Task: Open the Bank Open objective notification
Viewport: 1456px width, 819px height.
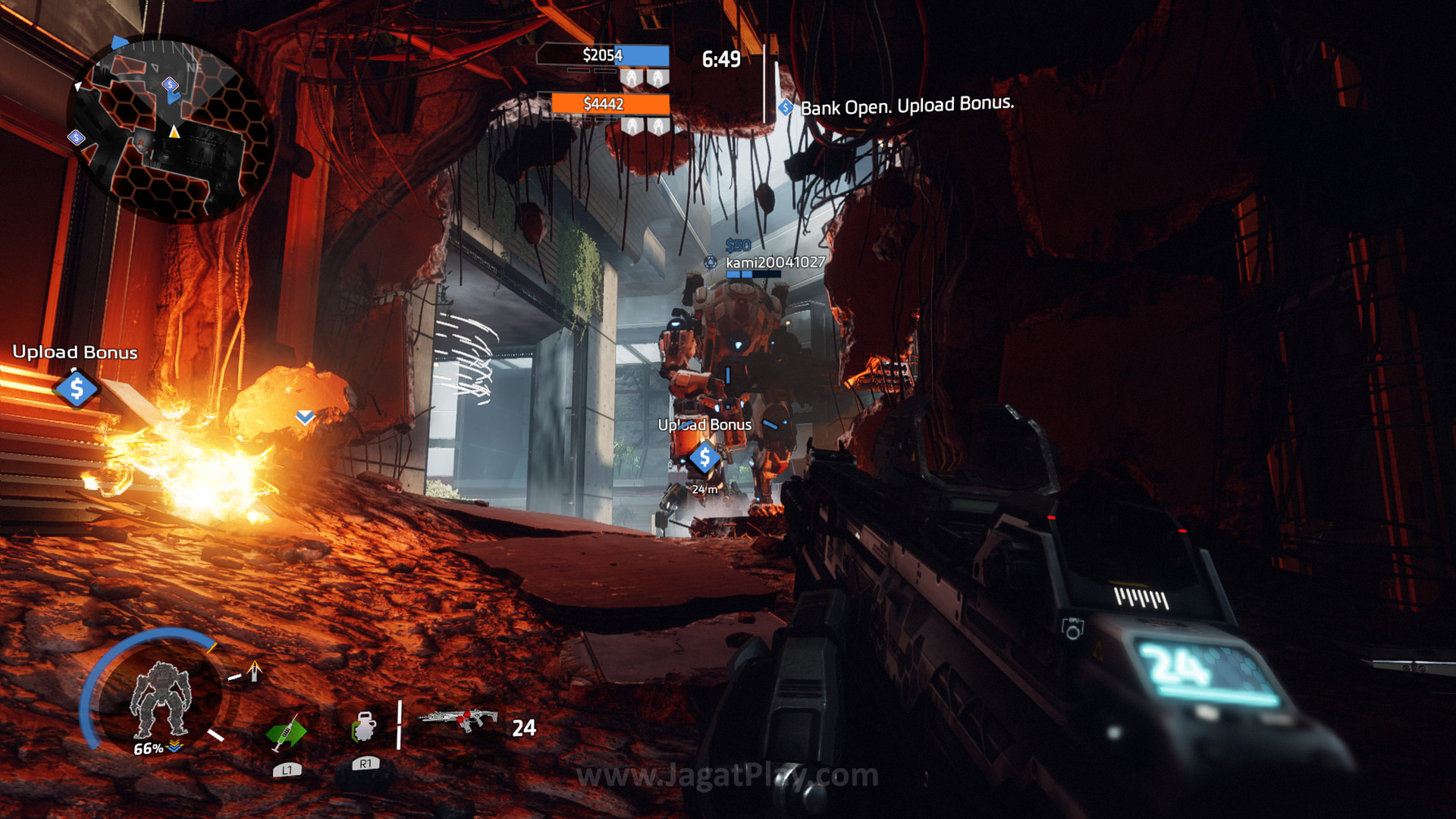Action: click(x=906, y=105)
